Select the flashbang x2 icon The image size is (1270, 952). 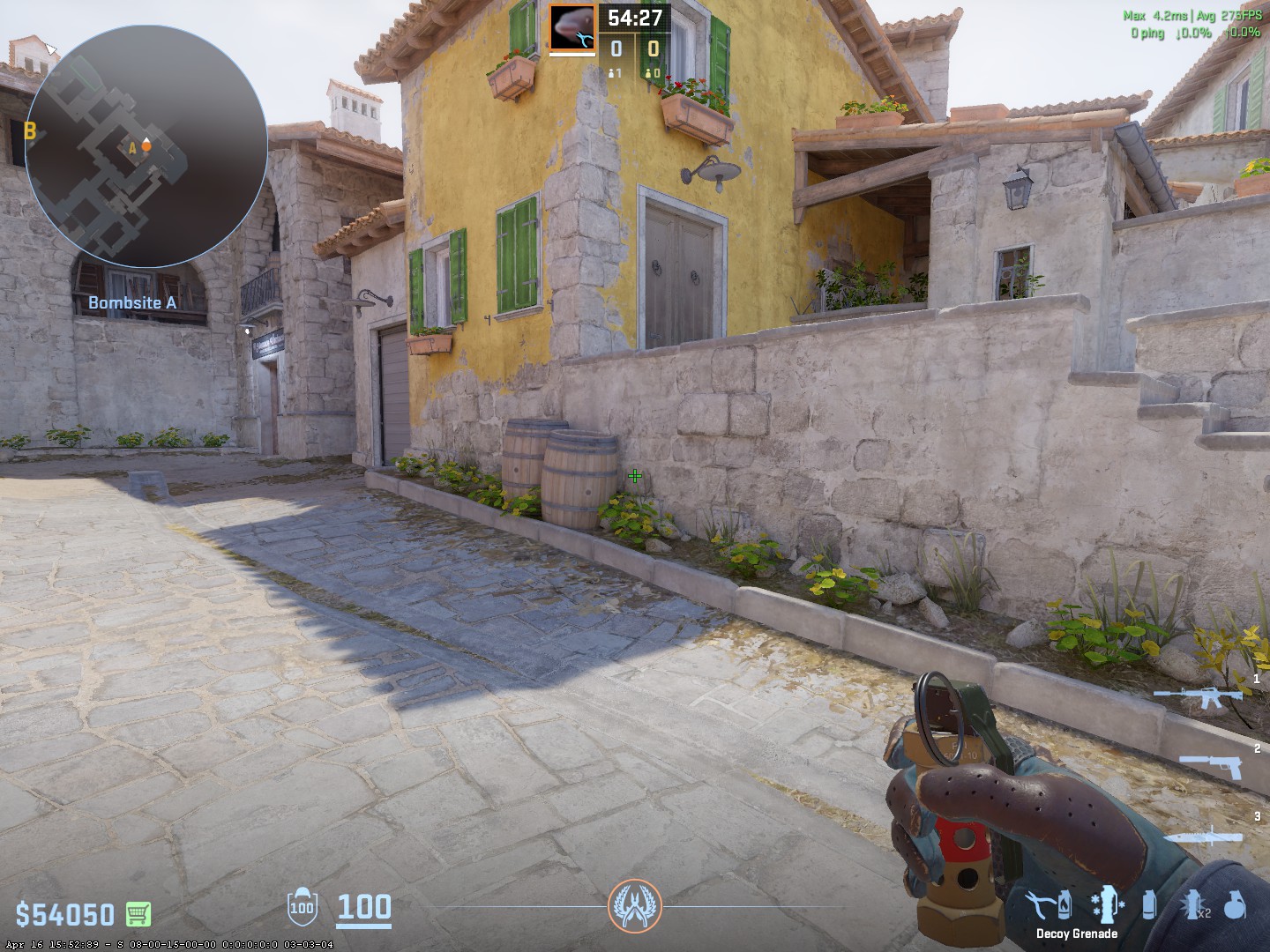tap(1192, 904)
